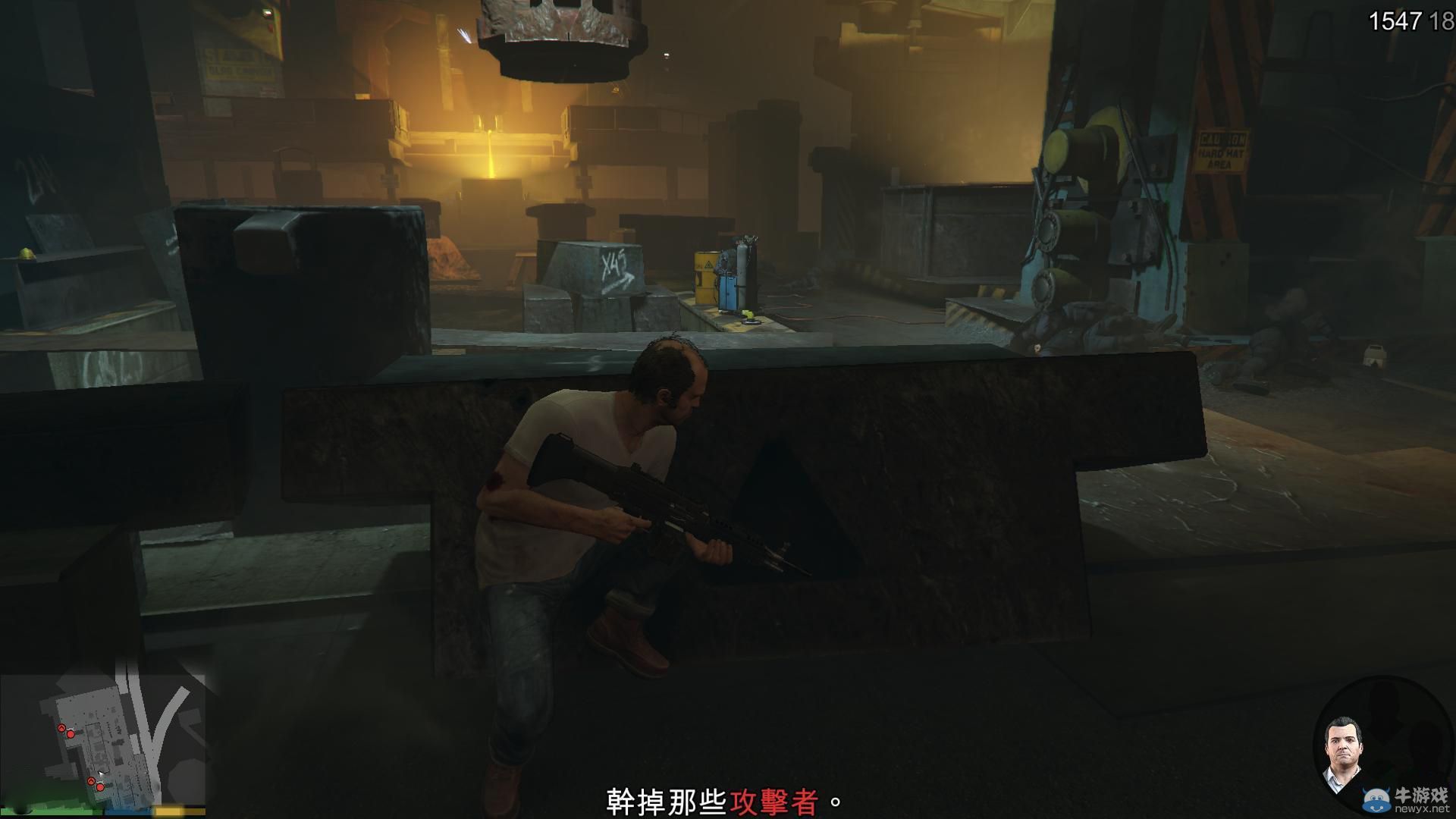This screenshot has height=819, width=1456.
Task: Click the newyx.net cow mascot logo
Action: tap(1375, 800)
